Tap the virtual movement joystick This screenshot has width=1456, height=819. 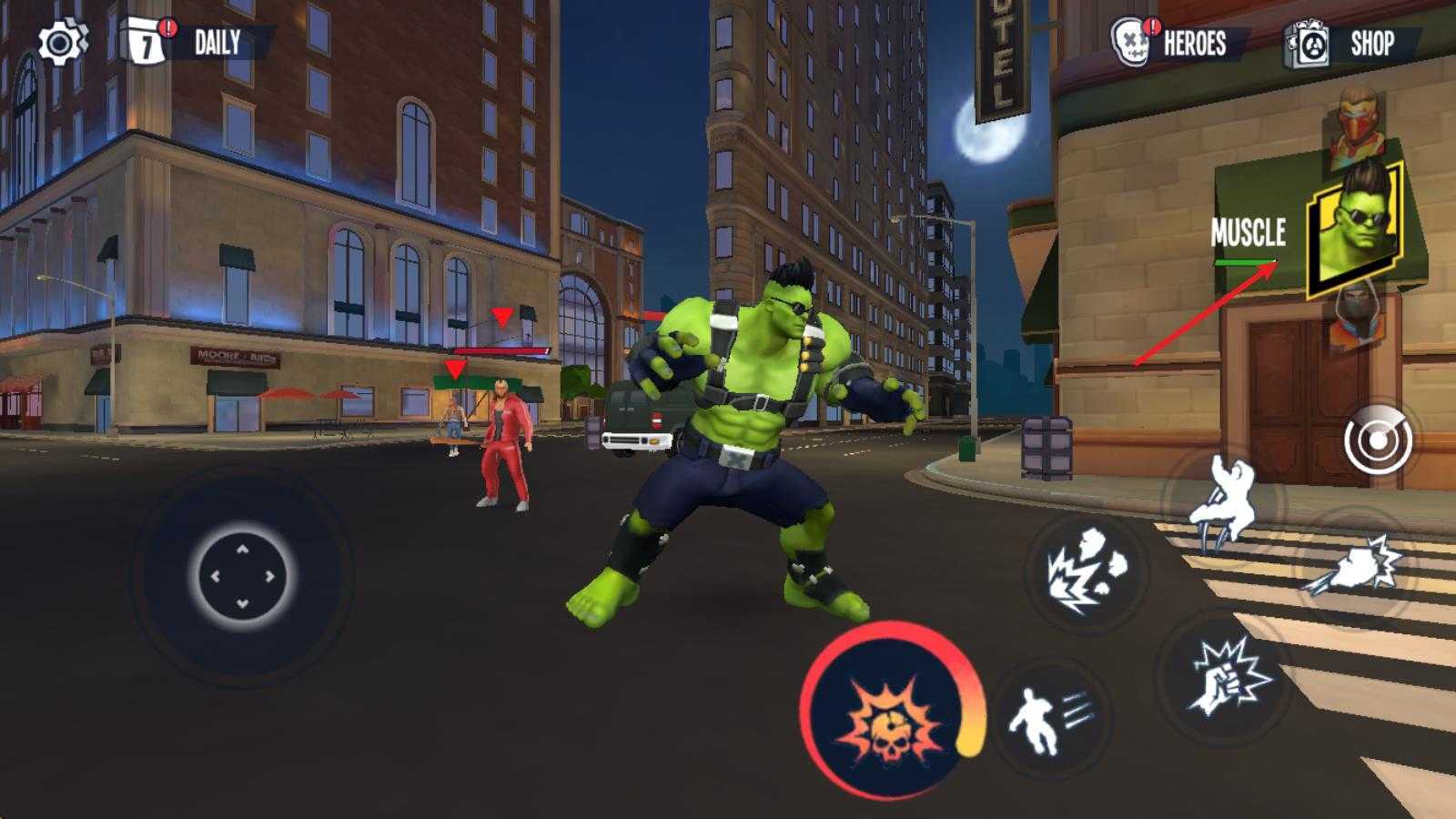(x=243, y=576)
